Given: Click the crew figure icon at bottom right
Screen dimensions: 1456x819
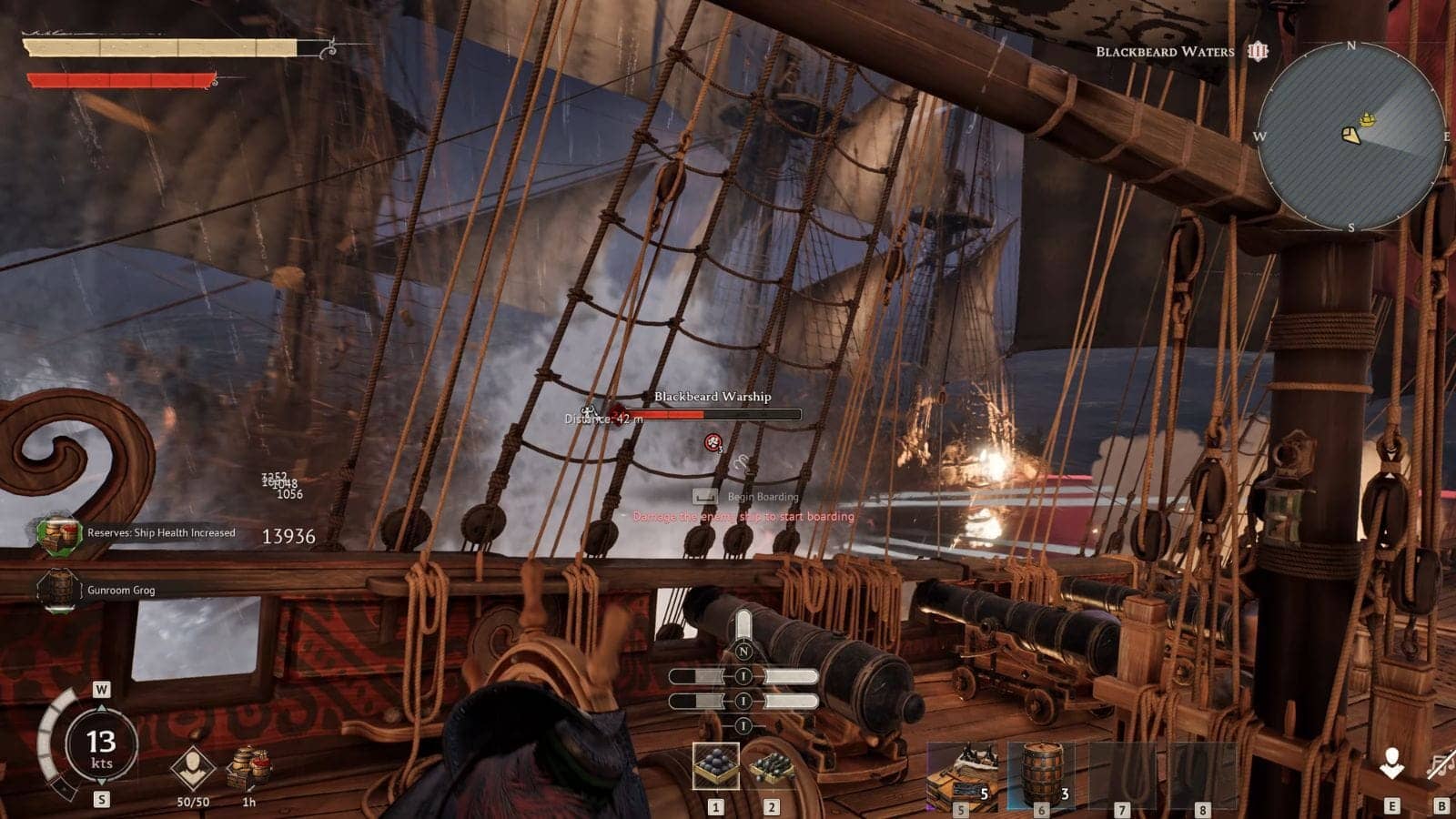Looking at the screenshot, I should (1390, 764).
